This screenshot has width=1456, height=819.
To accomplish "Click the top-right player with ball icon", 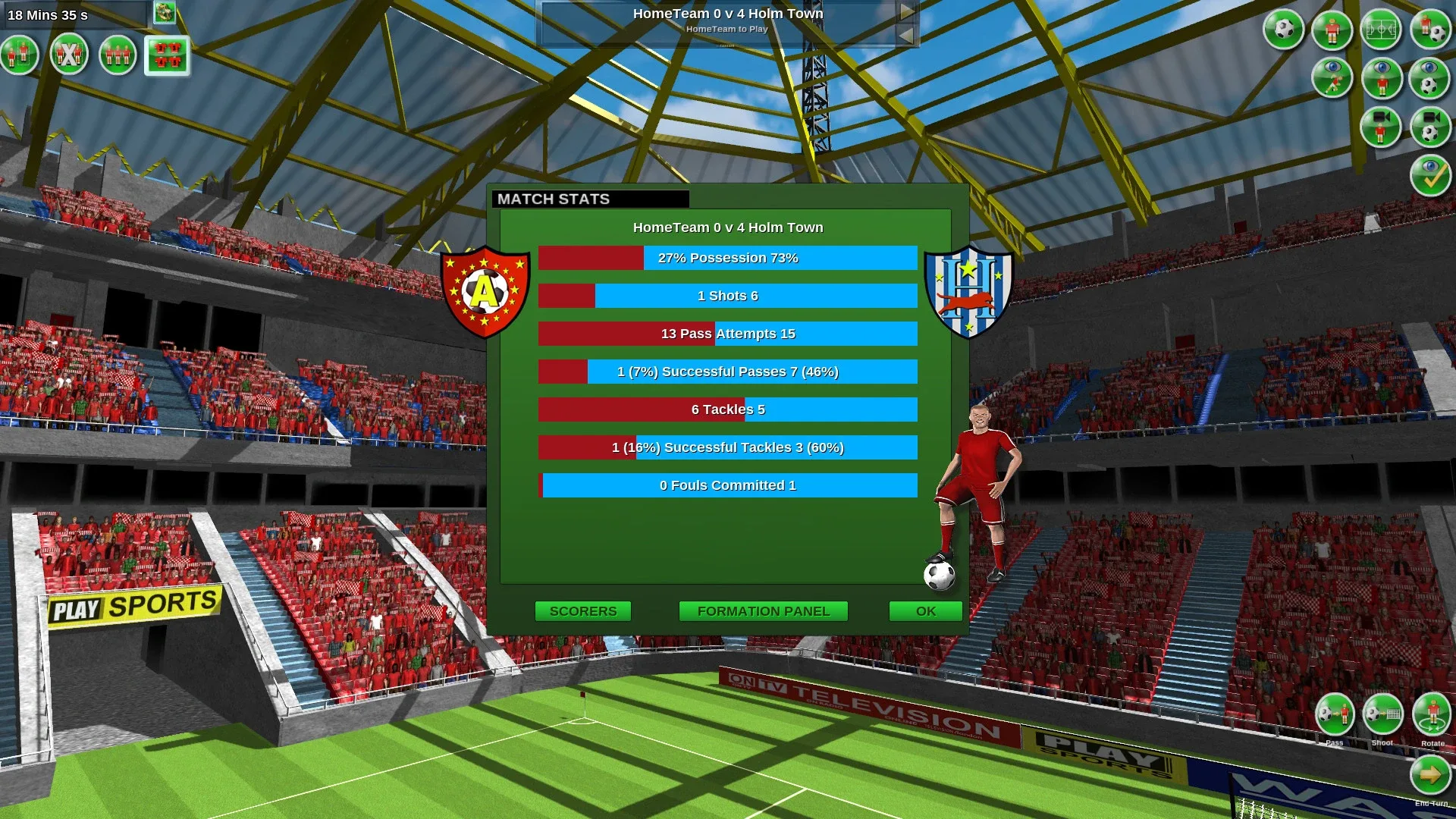I will [x=1430, y=30].
